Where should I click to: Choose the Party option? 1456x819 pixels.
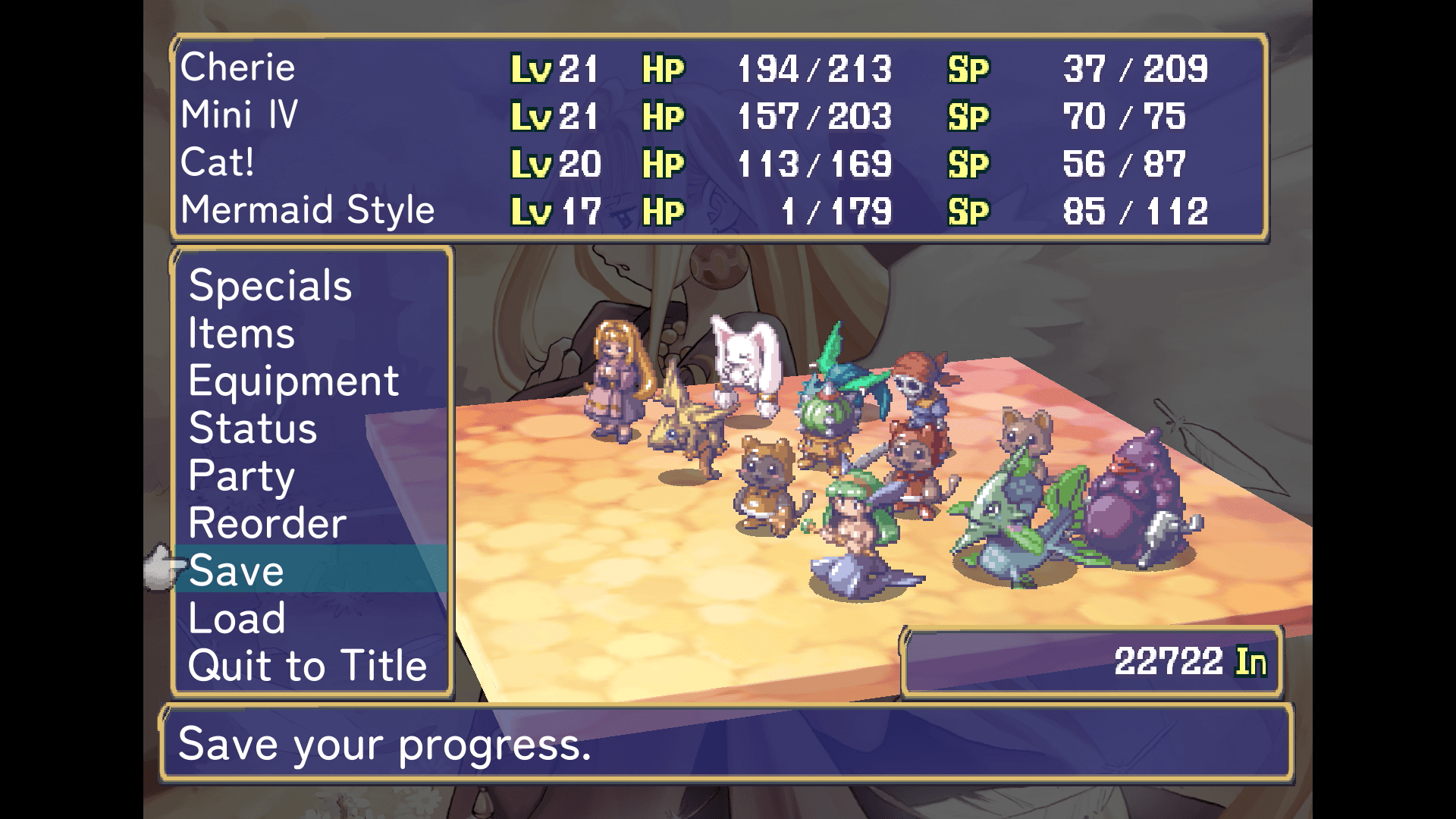click(x=241, y=476)
